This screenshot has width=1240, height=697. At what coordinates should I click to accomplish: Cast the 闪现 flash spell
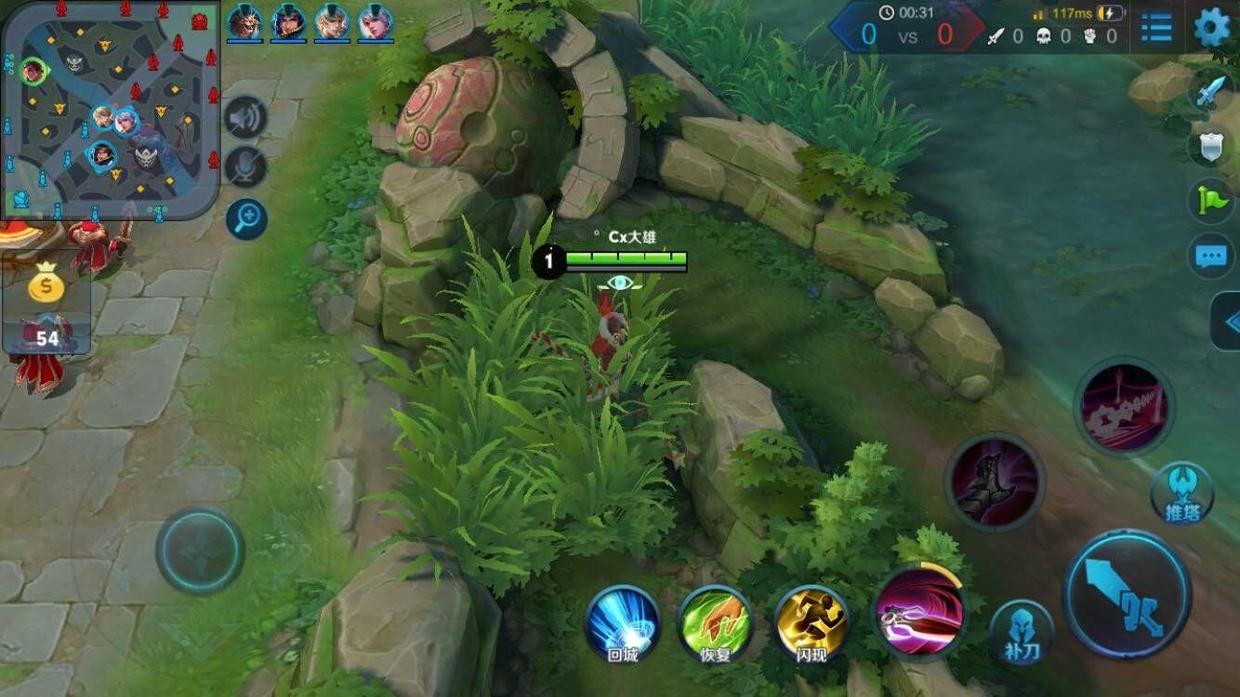point(811,624)
